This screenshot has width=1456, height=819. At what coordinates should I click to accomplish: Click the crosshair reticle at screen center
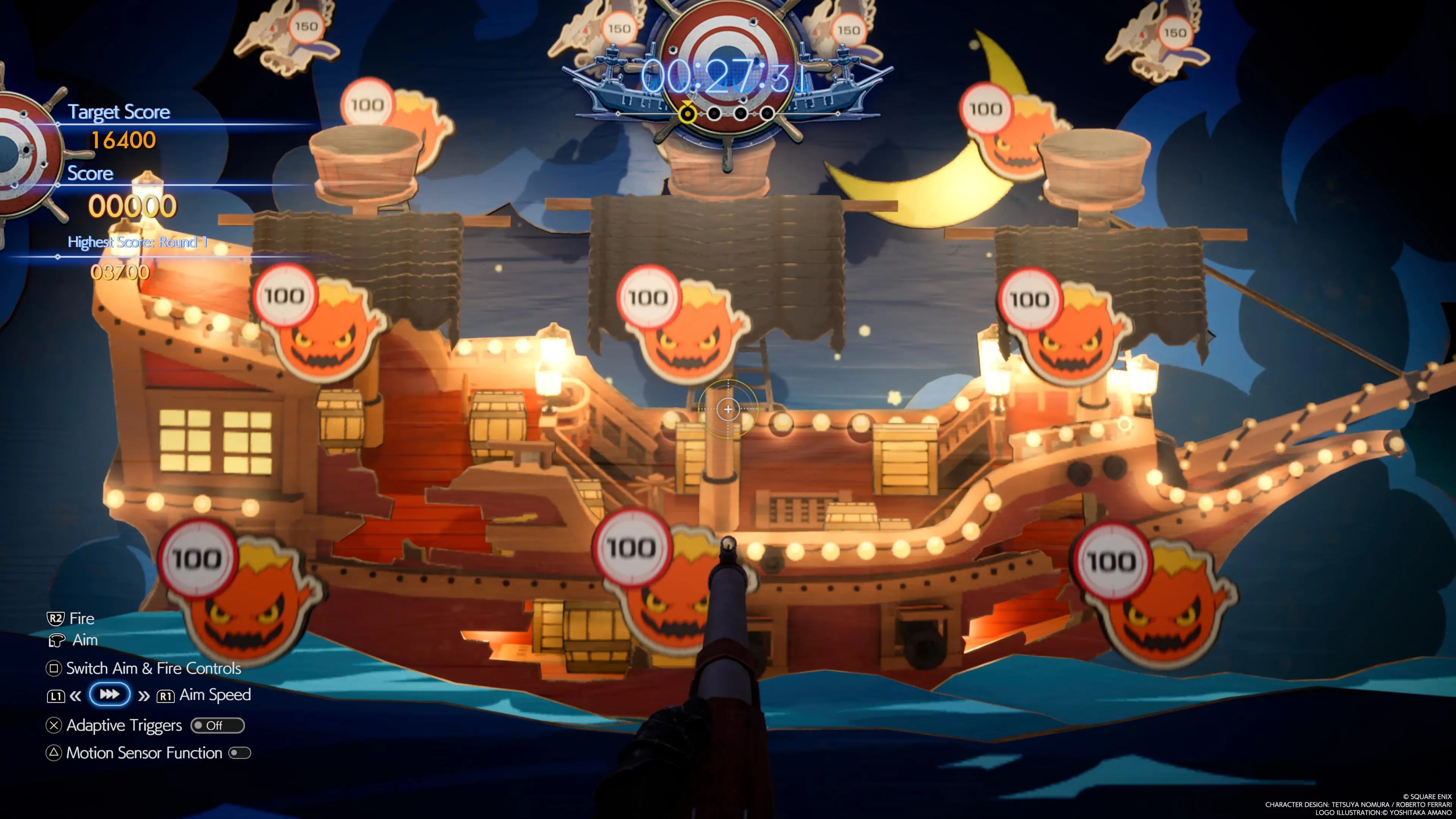pyautogui.click(x=728, y=409)
